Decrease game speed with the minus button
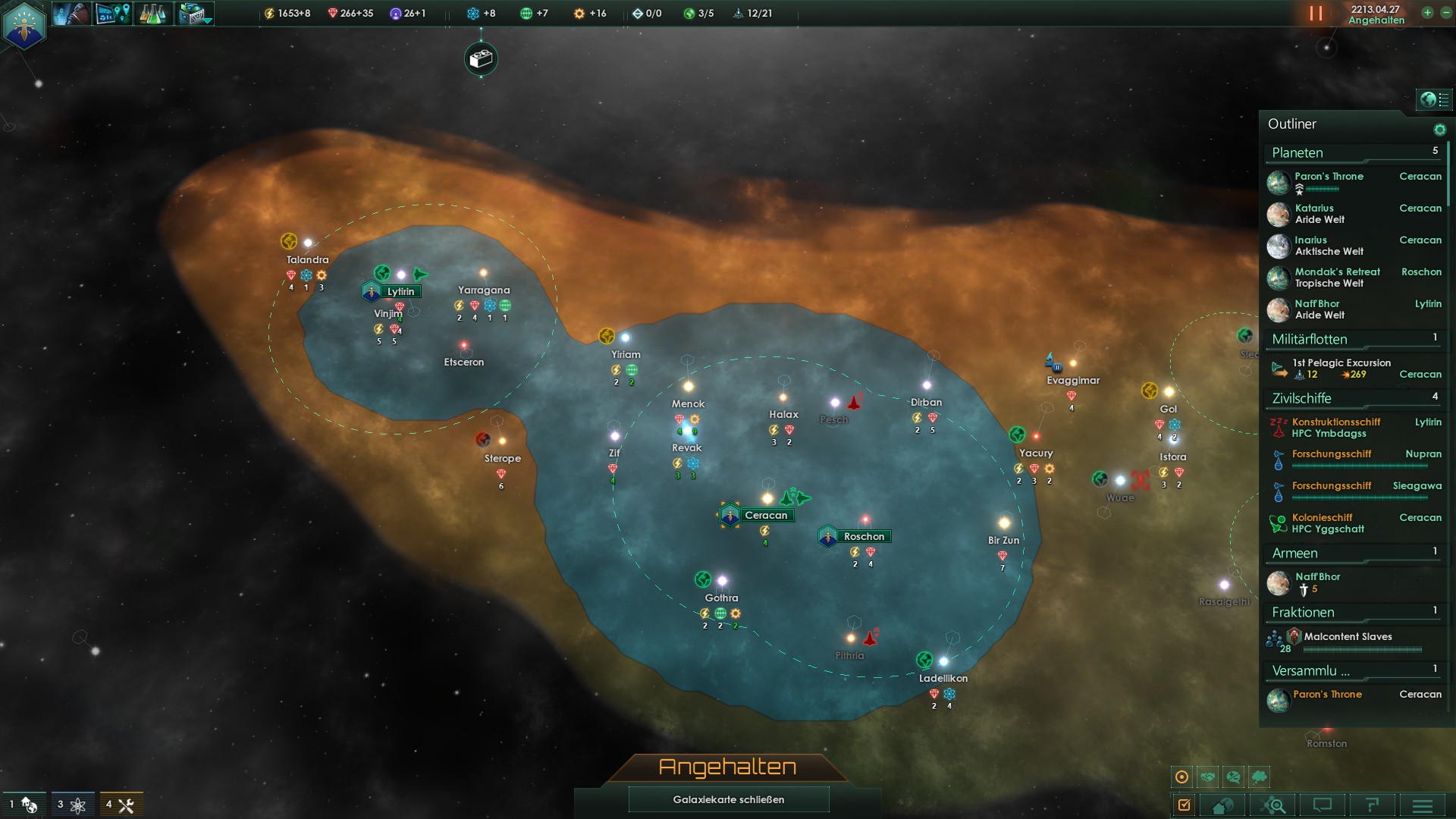 (1445, 13)
